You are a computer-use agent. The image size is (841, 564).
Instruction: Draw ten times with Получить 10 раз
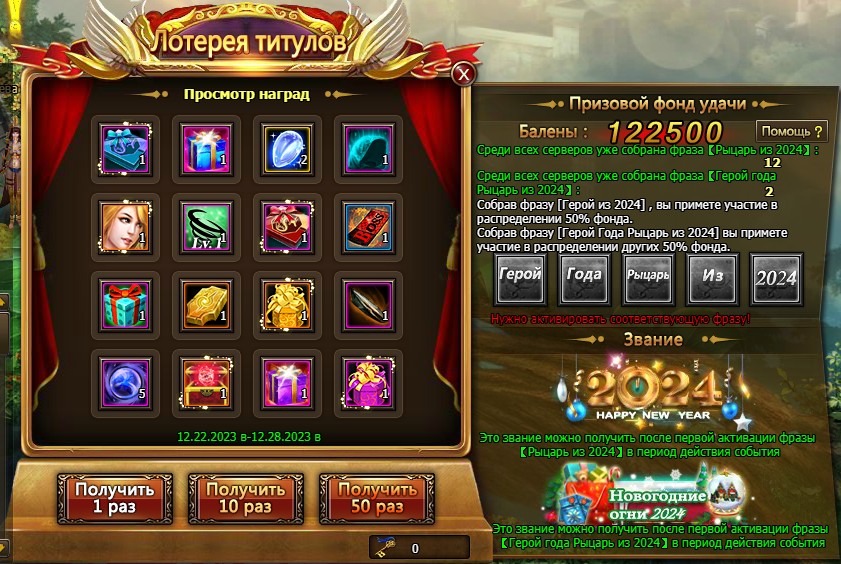point(244,498)
